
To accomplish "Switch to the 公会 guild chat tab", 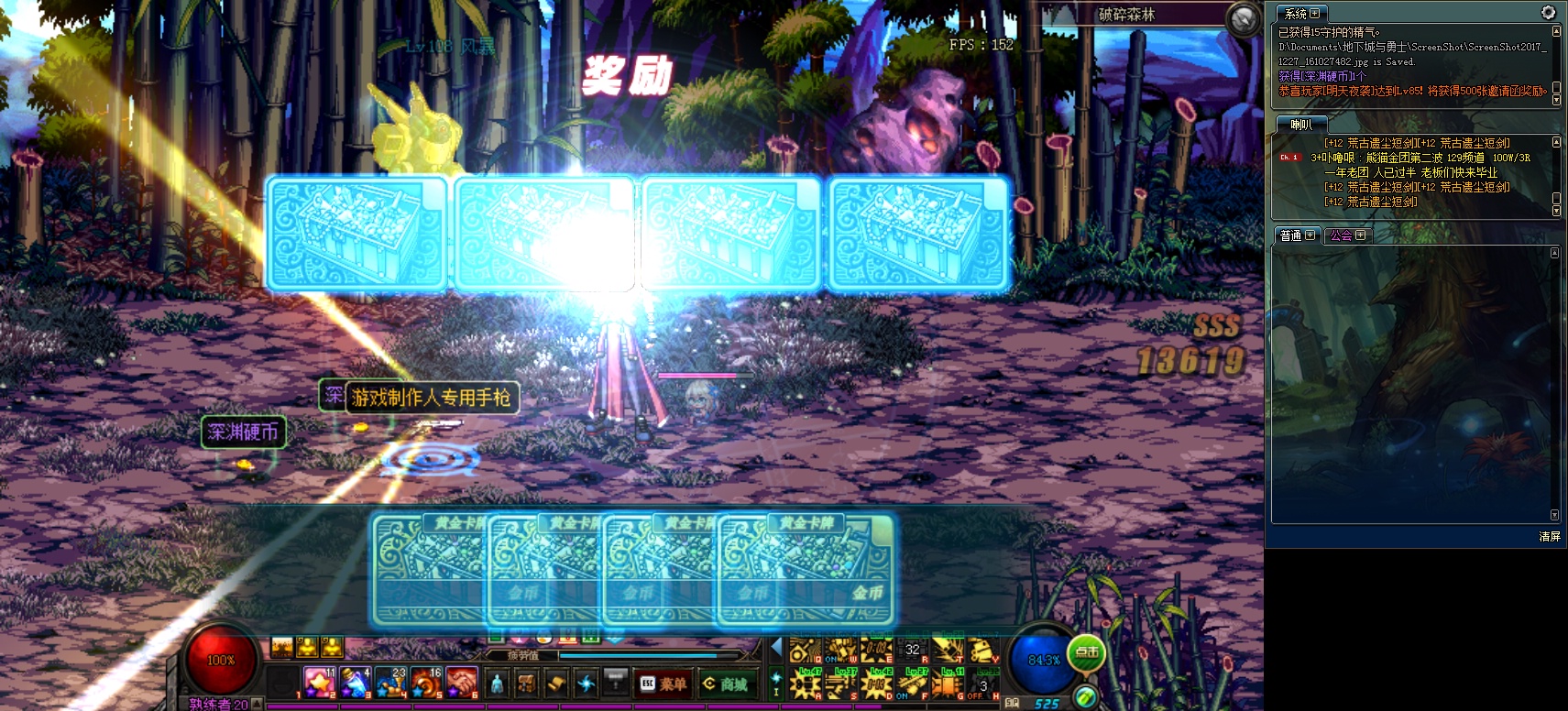I will point(1347,235).
